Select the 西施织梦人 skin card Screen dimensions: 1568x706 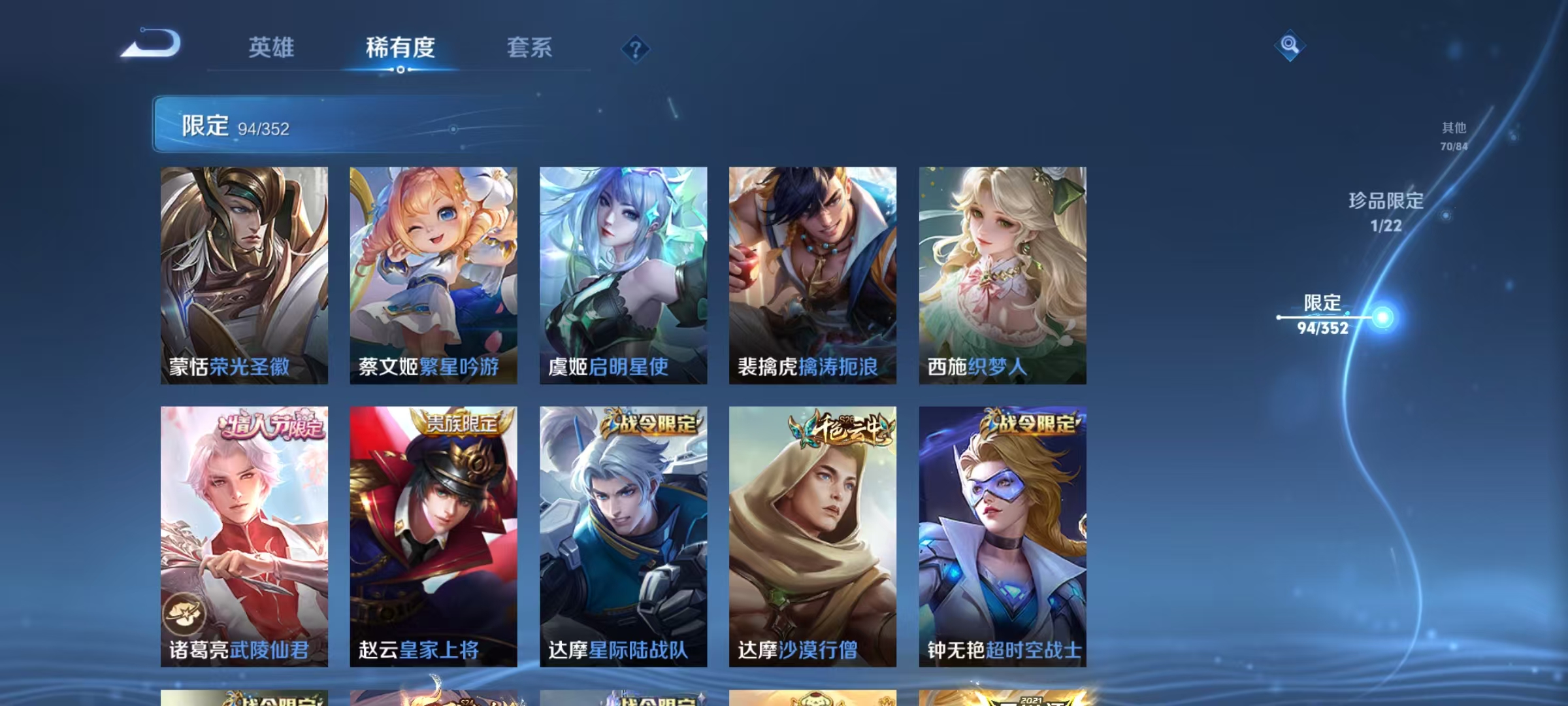point(1002,275)
